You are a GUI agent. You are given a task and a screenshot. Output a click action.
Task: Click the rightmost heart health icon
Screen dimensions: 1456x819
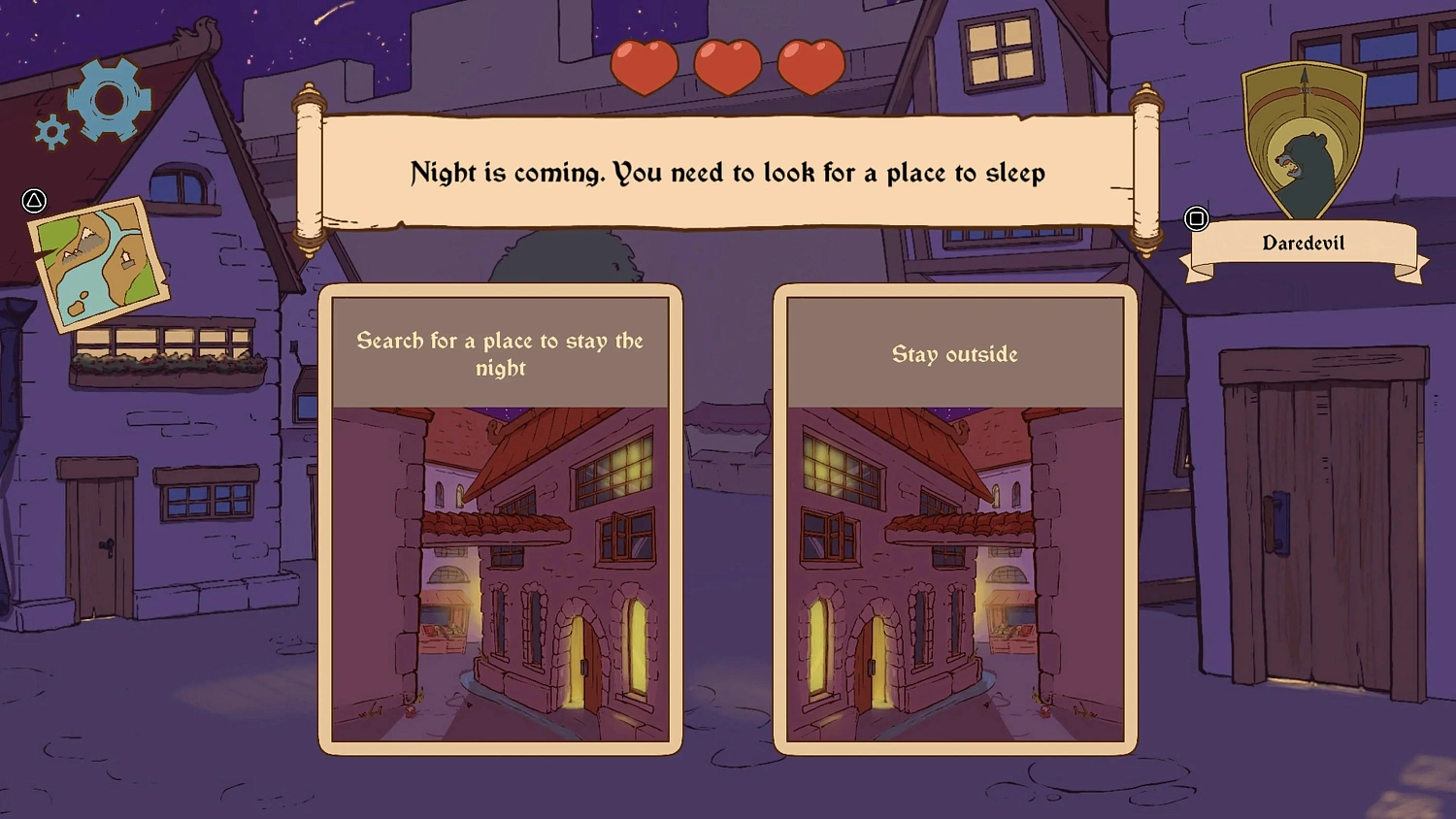tap(810, 65)
